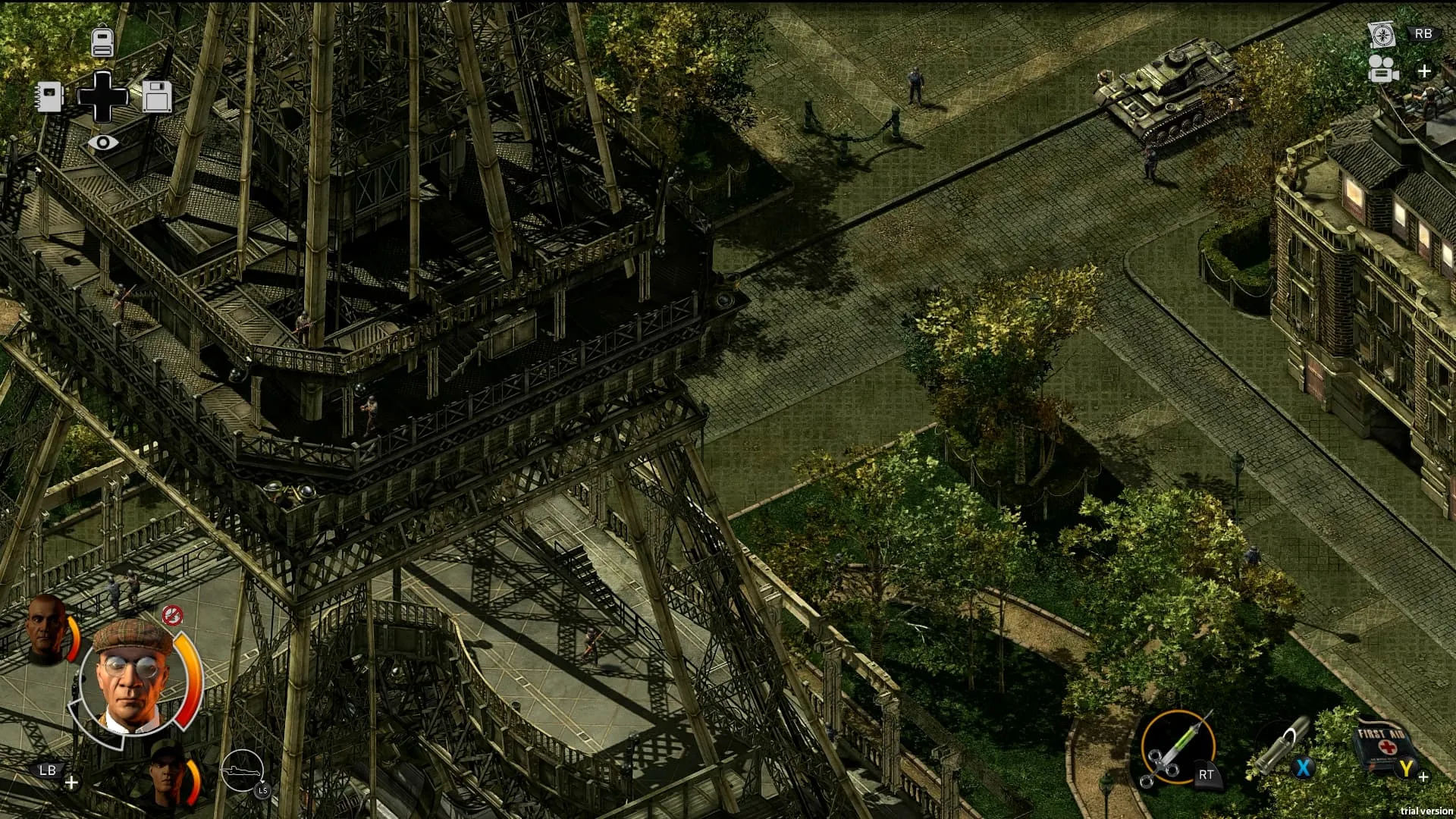Open the mission notebook icon
1456x819 pixels.
point(49,96)
